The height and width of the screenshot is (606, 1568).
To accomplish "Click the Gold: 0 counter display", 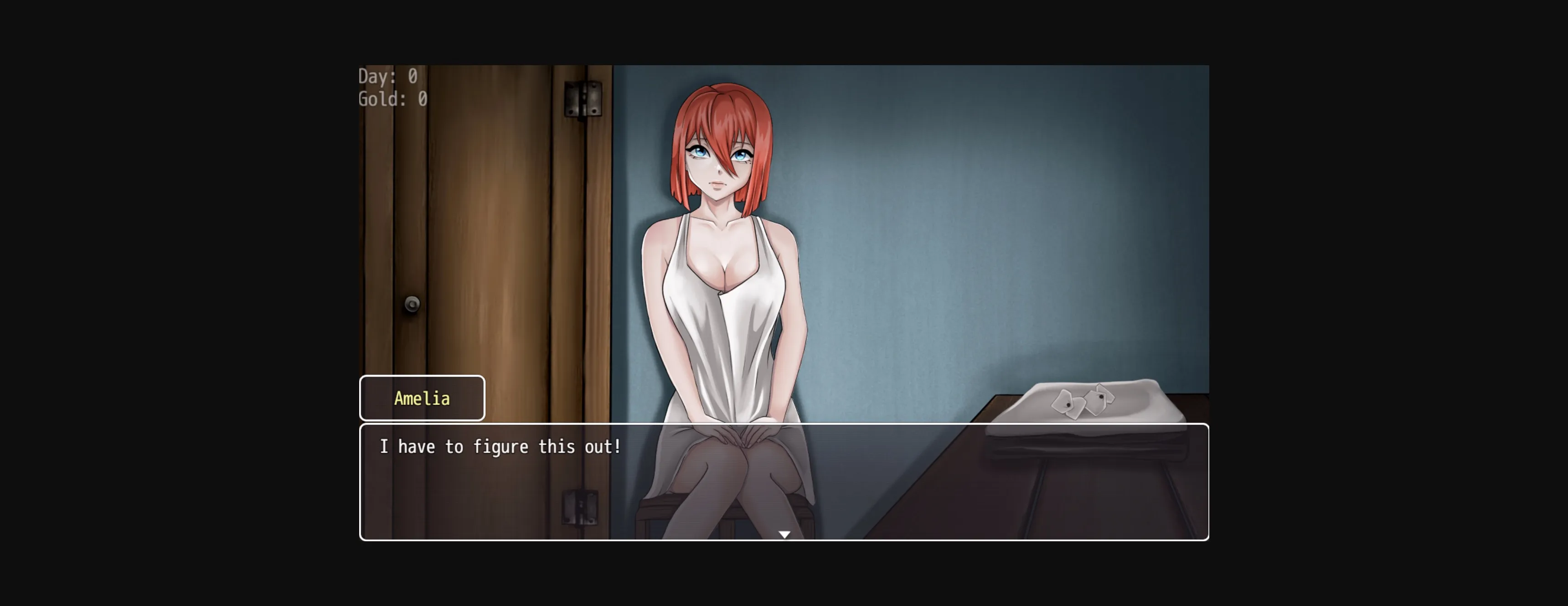I will click(x=392, y=98).
